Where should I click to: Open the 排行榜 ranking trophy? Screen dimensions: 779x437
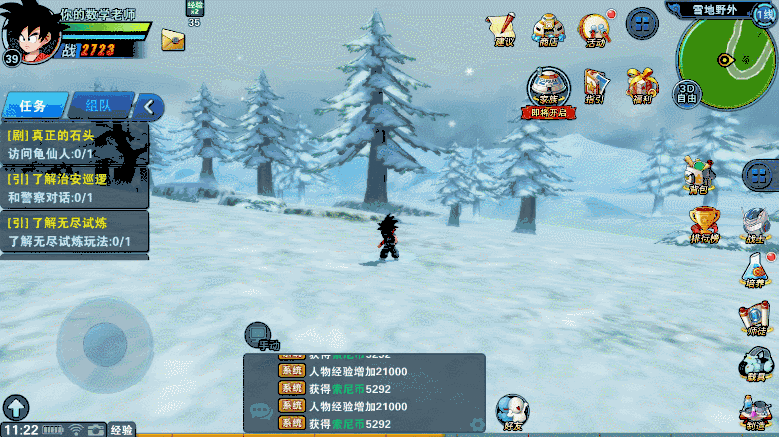pyautogui.click(x=704, y=224)
